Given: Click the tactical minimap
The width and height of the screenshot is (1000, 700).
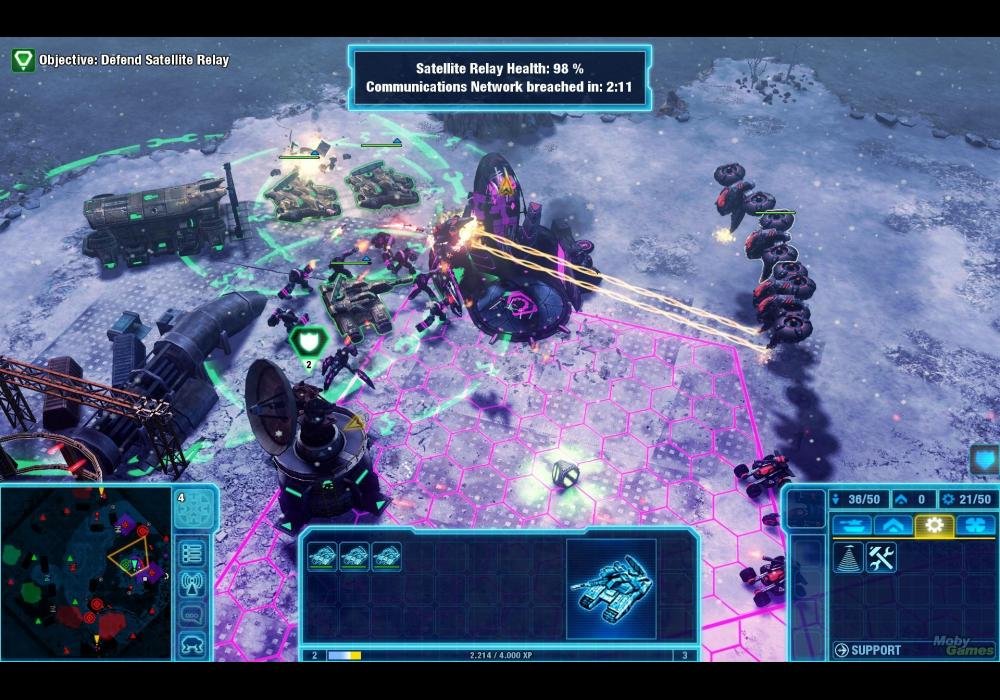Looking at the screenshot, I should pyautogui.click(x=86, y=572).
